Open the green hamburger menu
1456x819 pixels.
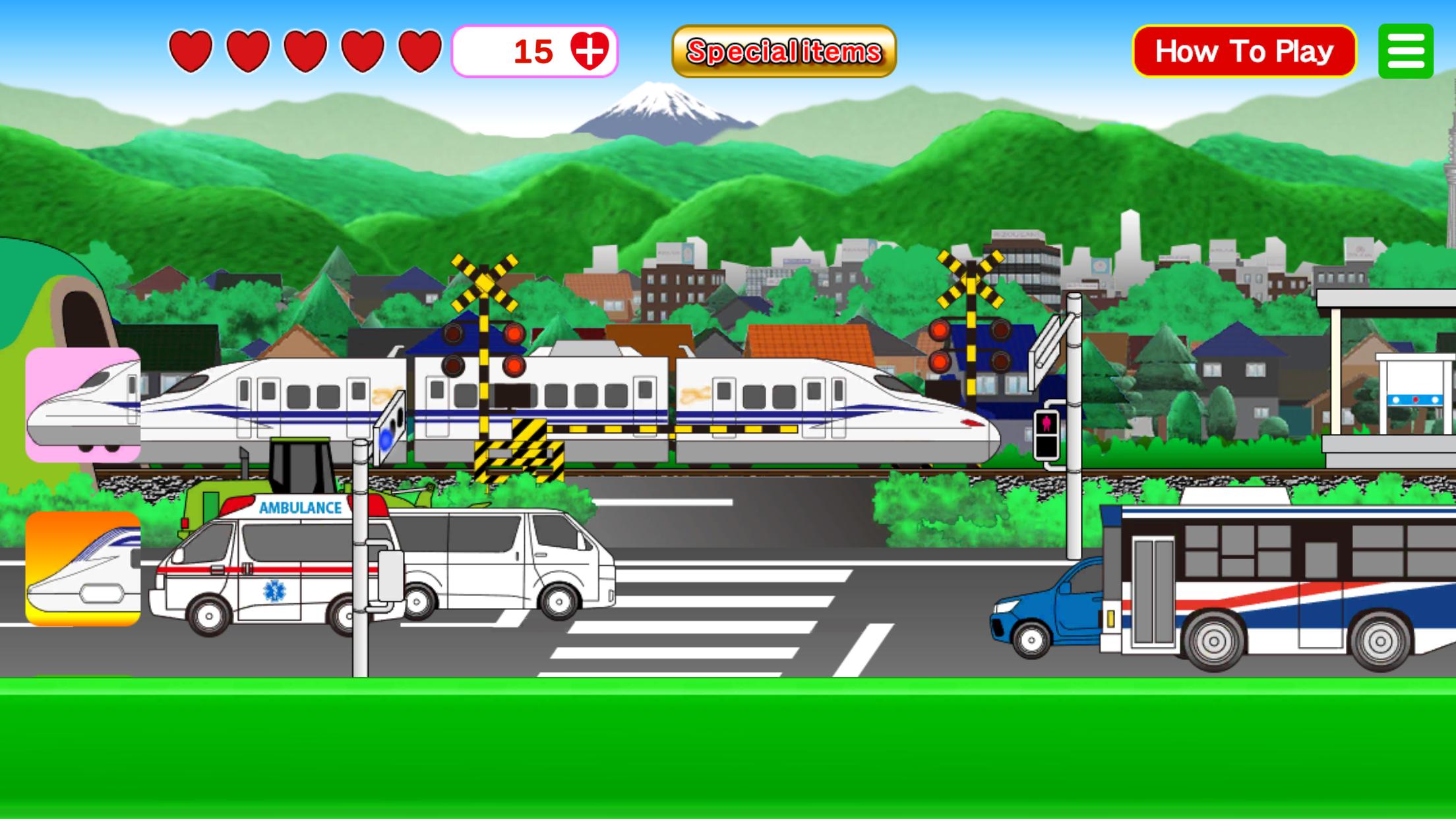(x=1405, y=51)
